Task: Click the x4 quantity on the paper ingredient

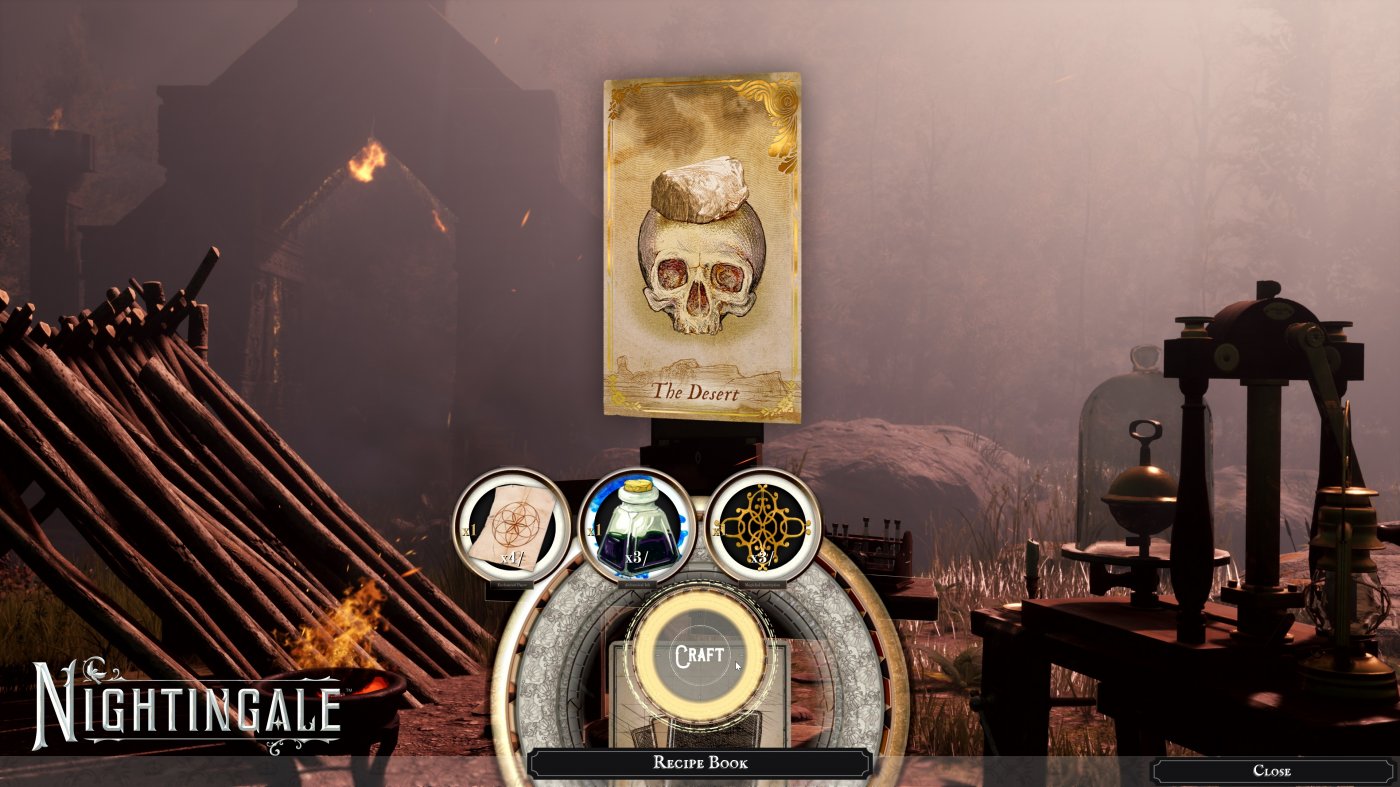Action: pyautogui.click(x=512, y=557)
